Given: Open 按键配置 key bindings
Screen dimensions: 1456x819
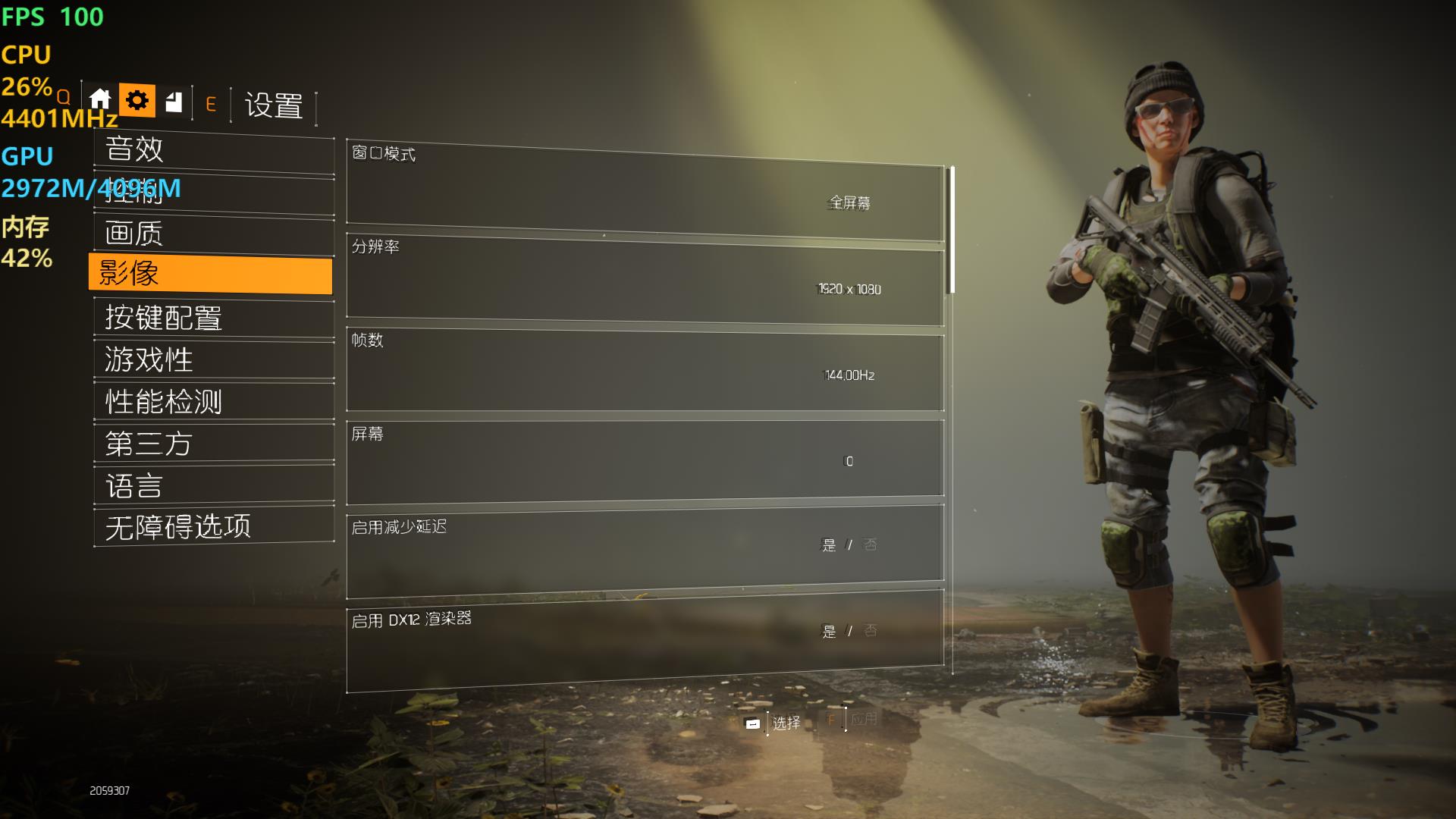Looking at the screenshot, I should coord(213,318).
